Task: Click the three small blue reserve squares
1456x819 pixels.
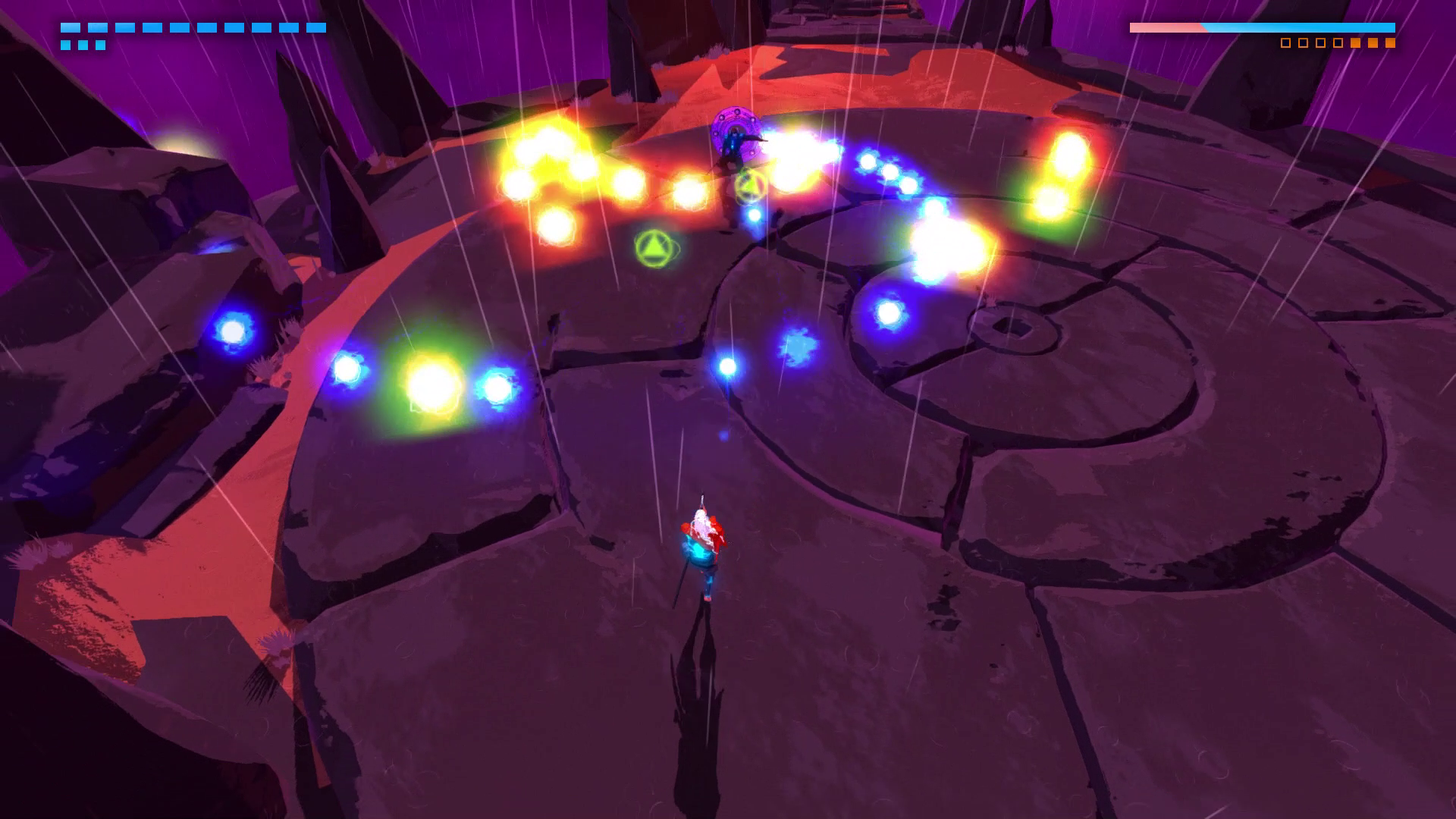Action: click(x=83, y=45)
